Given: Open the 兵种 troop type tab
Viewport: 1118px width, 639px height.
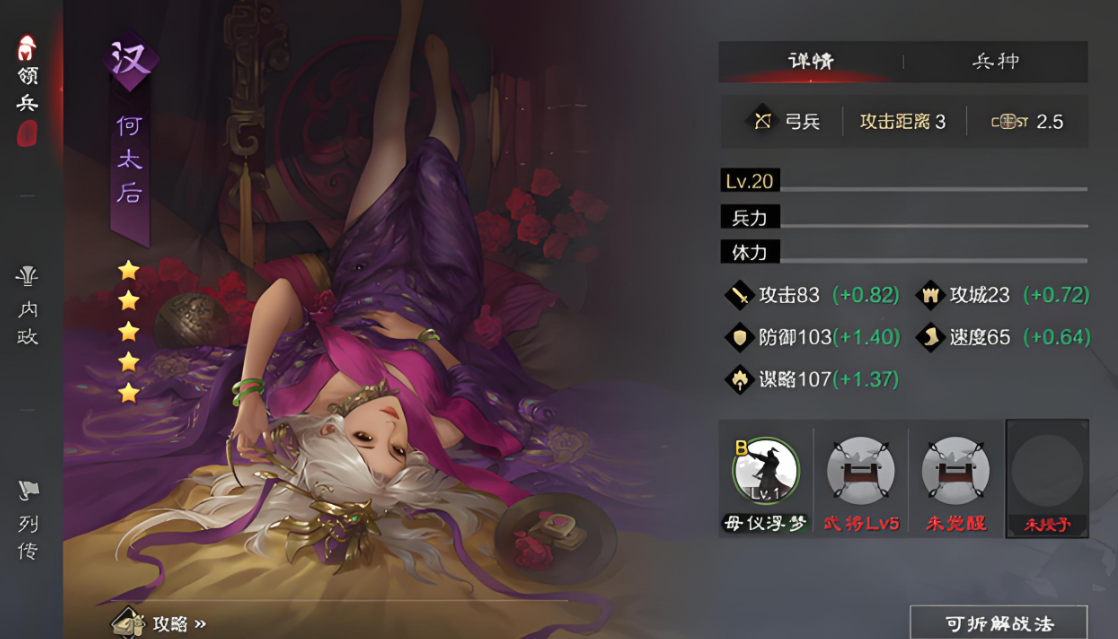Looking at the screenshot, I should [x=995, y=62].
